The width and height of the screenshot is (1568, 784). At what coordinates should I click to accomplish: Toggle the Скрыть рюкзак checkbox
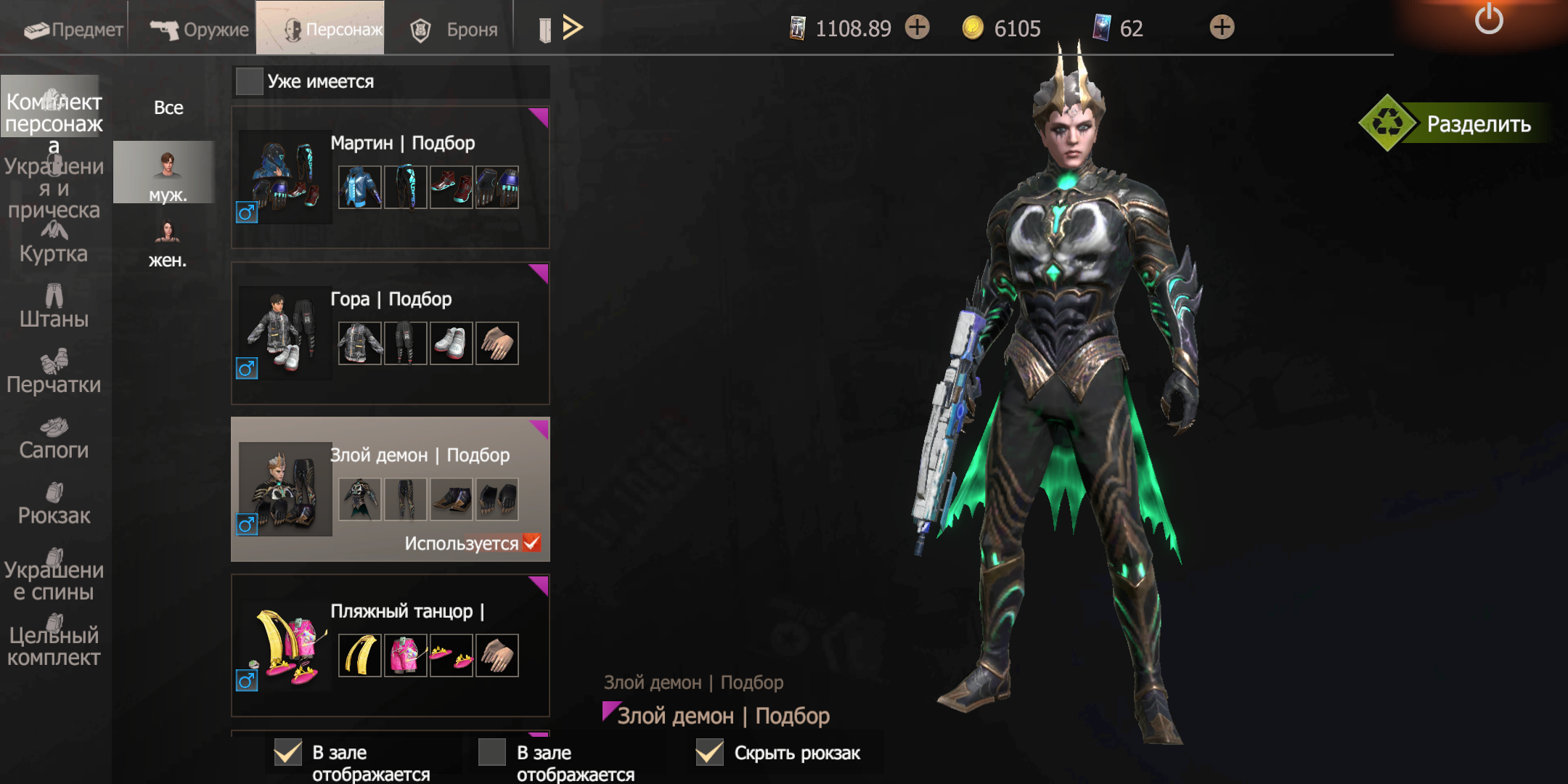coord(710,753)
